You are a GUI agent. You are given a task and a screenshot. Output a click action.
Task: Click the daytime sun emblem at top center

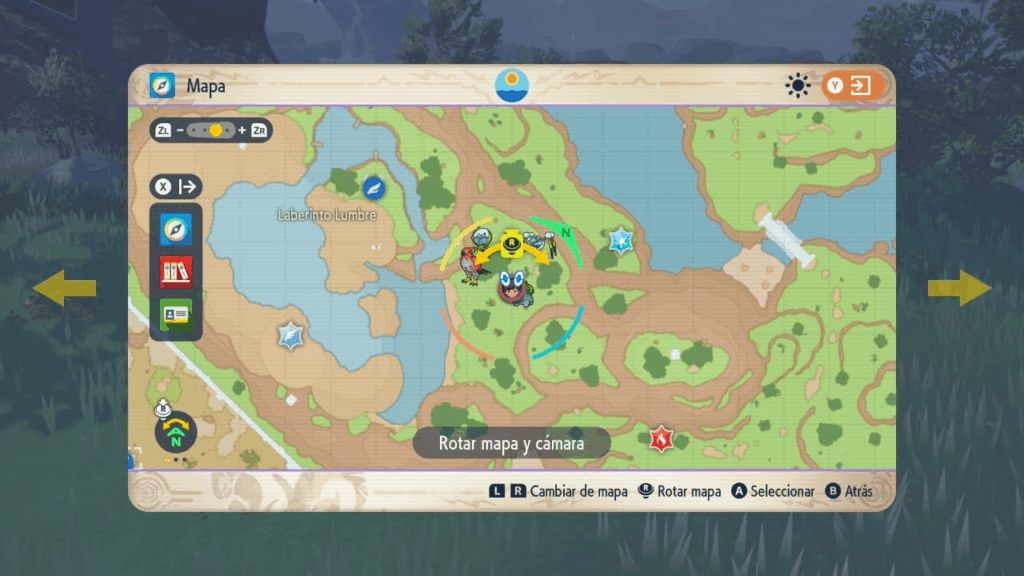[x=512, y=85]
